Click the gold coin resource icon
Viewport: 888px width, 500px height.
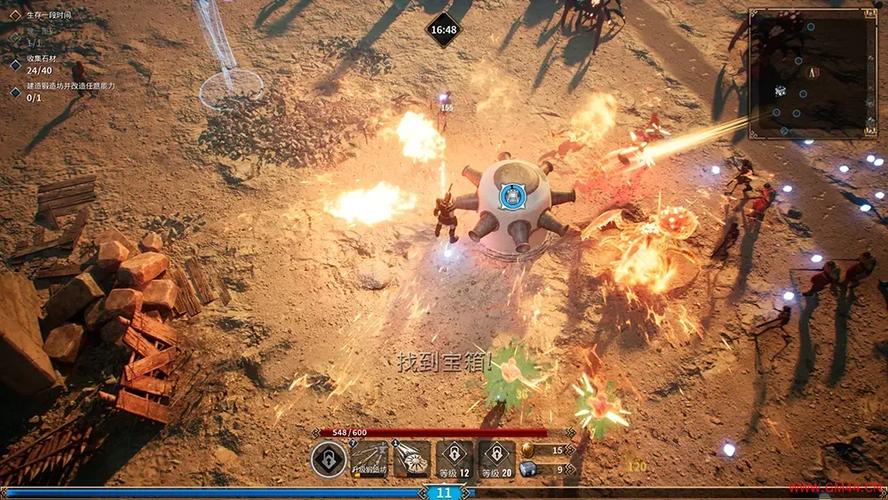[x=527, y=450]
